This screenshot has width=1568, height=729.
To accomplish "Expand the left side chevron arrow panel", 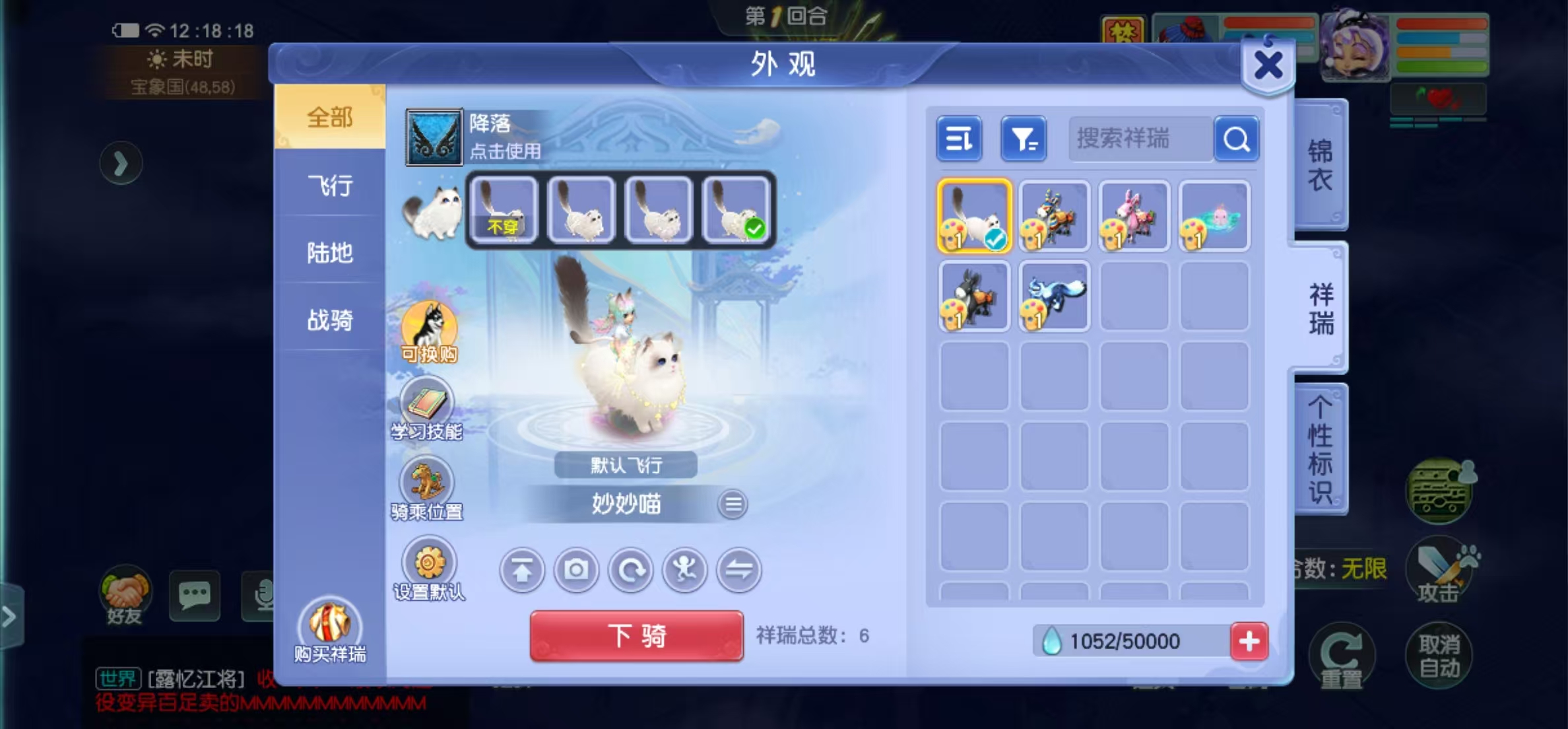I will (x=121, y=163).
